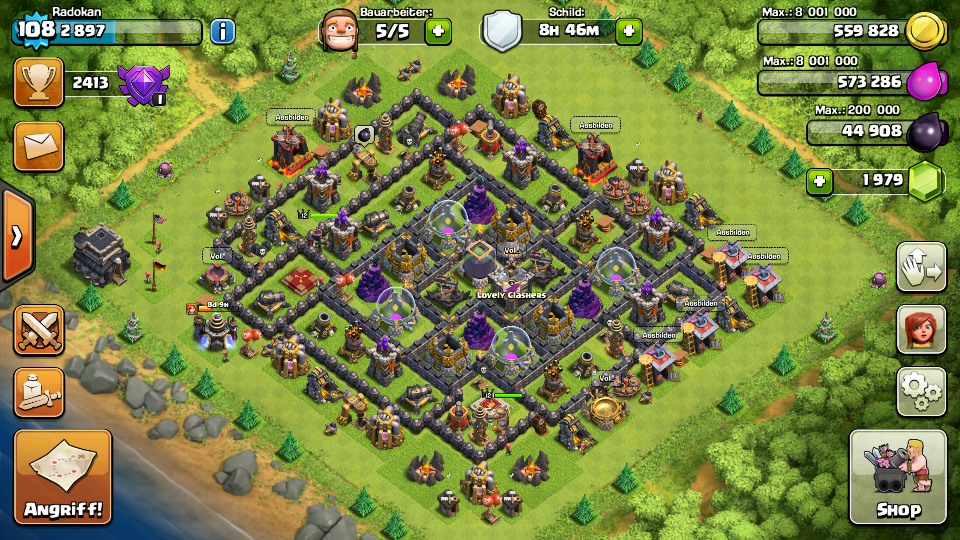Add more builders with the plus button

click(438, 31)
